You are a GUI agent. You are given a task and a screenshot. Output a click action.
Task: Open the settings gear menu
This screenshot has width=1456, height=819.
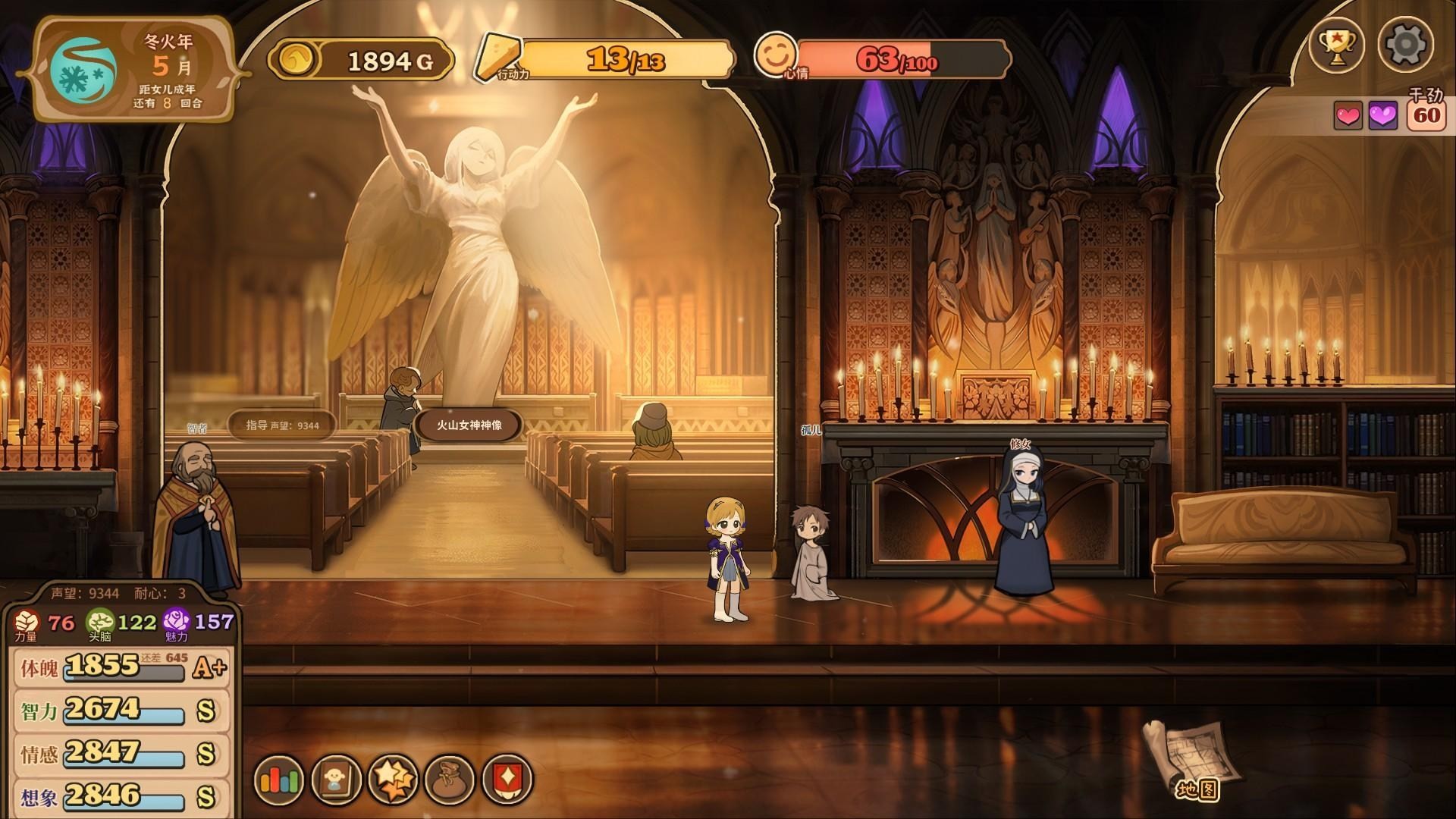tap(1405, 45)
